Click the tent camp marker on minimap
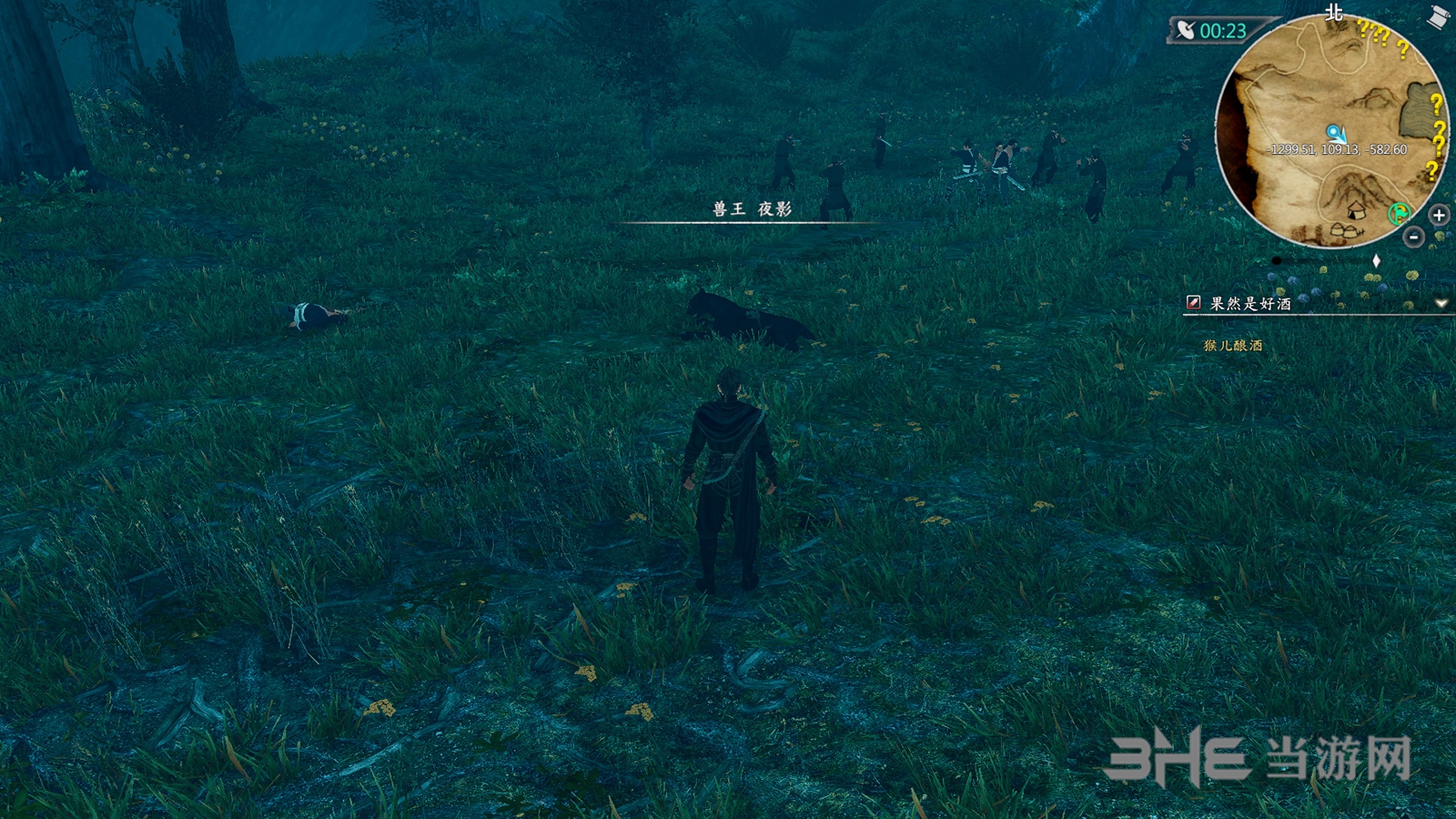The width and height of the screenshot is (1456, 819). [x=1355, y=211]
